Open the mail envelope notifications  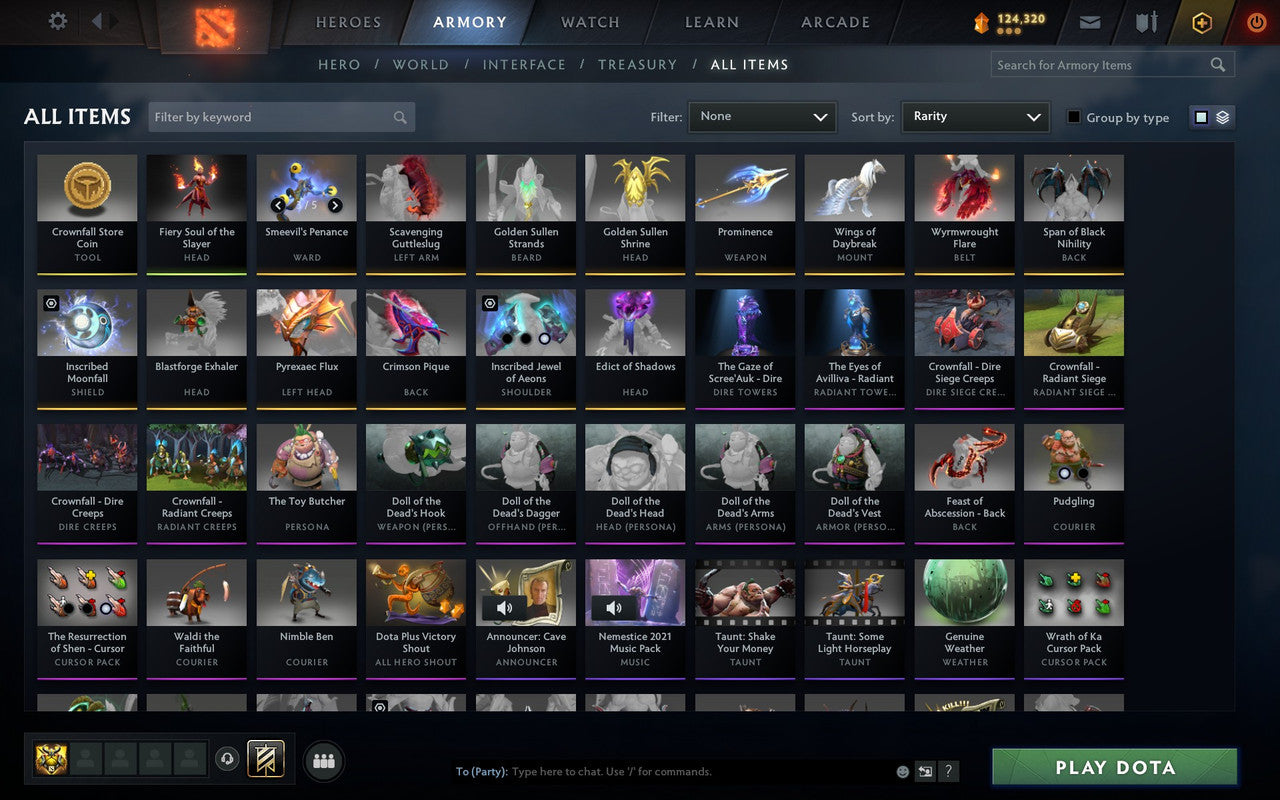(x=1090, y=21)
